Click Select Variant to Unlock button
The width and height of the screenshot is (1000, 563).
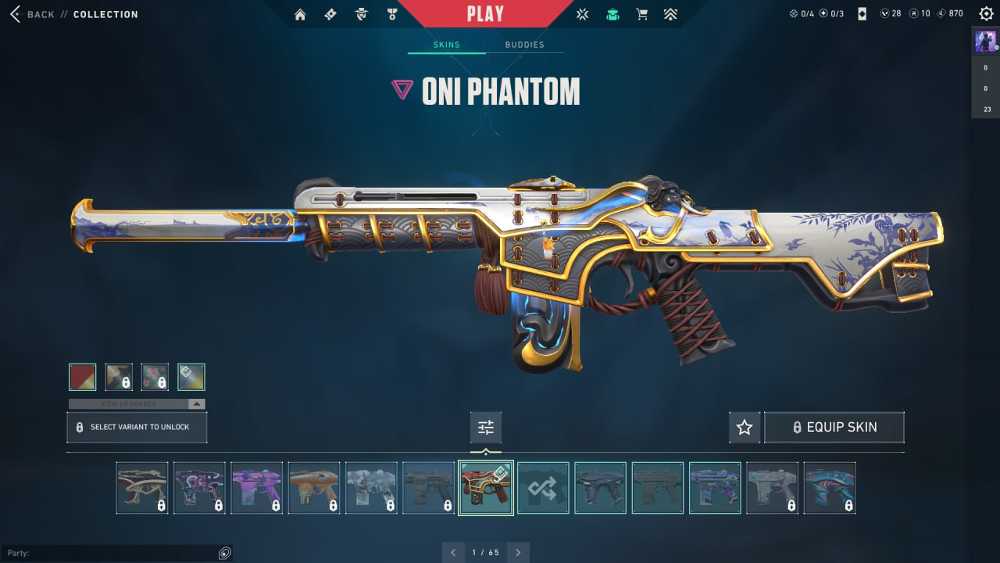(x=137, y=427)
